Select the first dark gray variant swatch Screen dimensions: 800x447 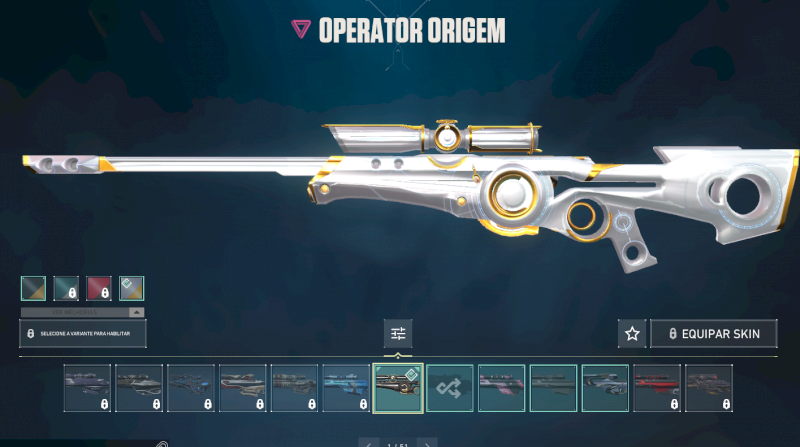point(33,288)
